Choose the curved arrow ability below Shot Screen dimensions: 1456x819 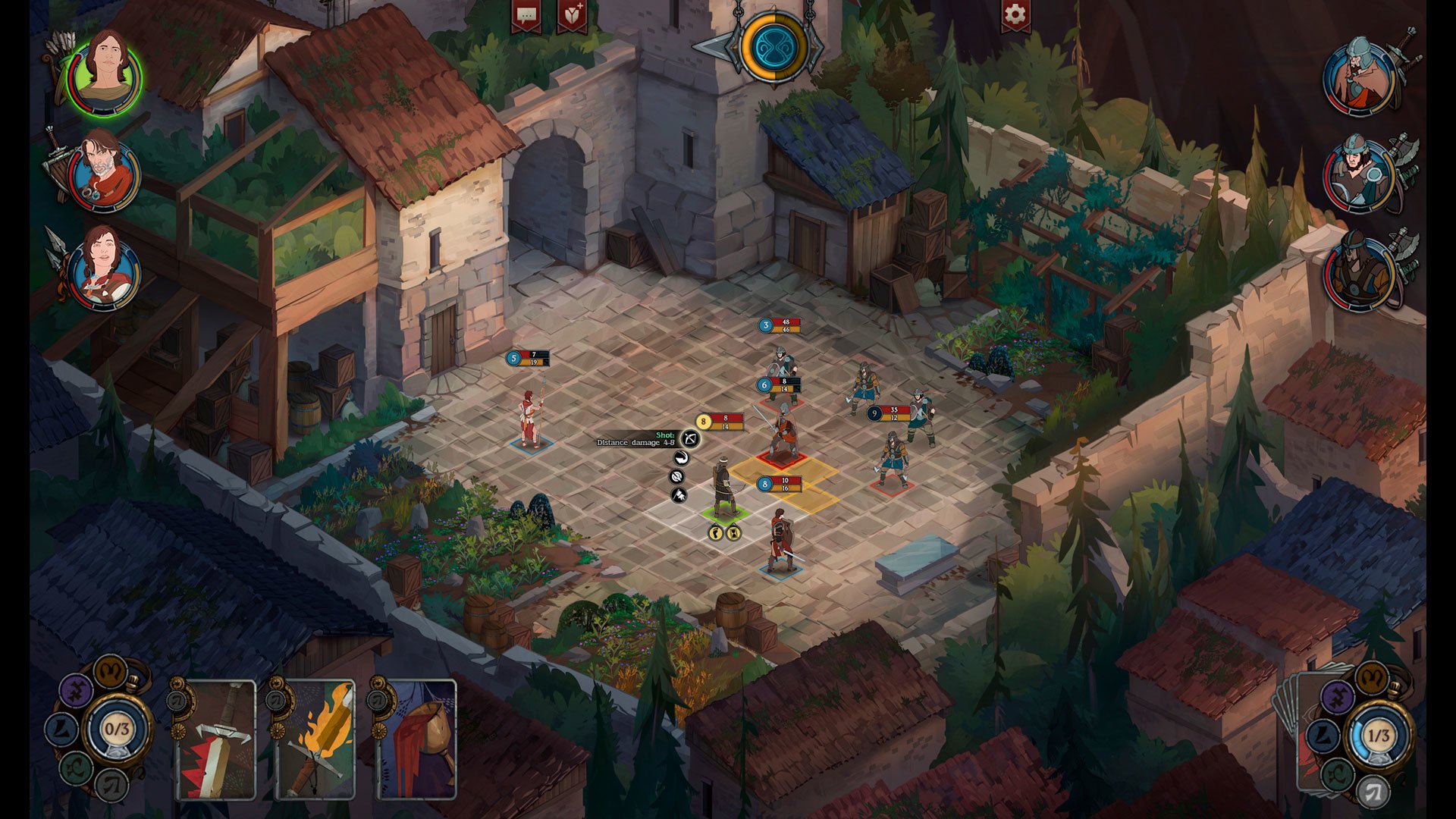[x=682, y=459]
